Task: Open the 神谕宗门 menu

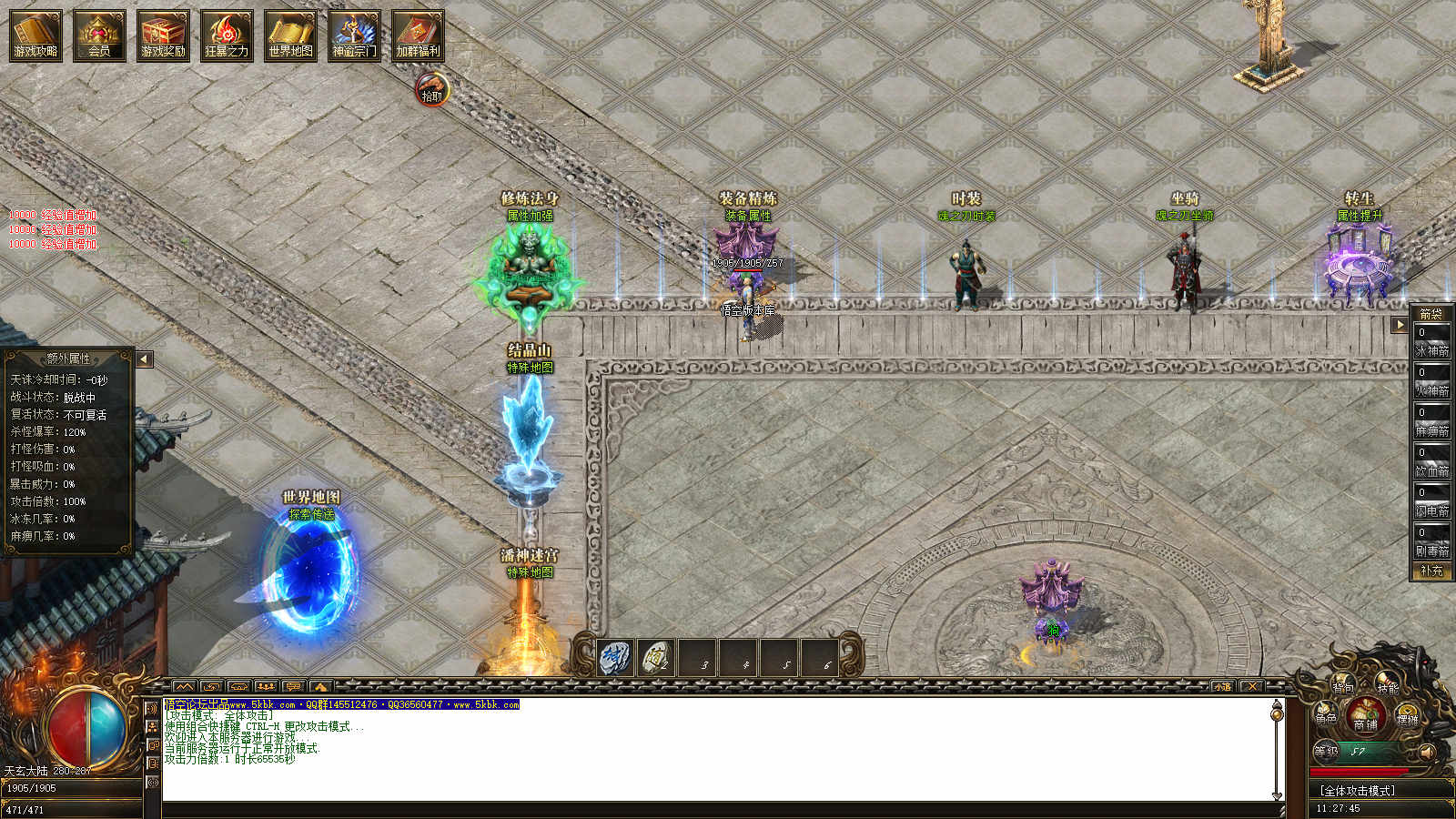Action: tap(354, 35)
